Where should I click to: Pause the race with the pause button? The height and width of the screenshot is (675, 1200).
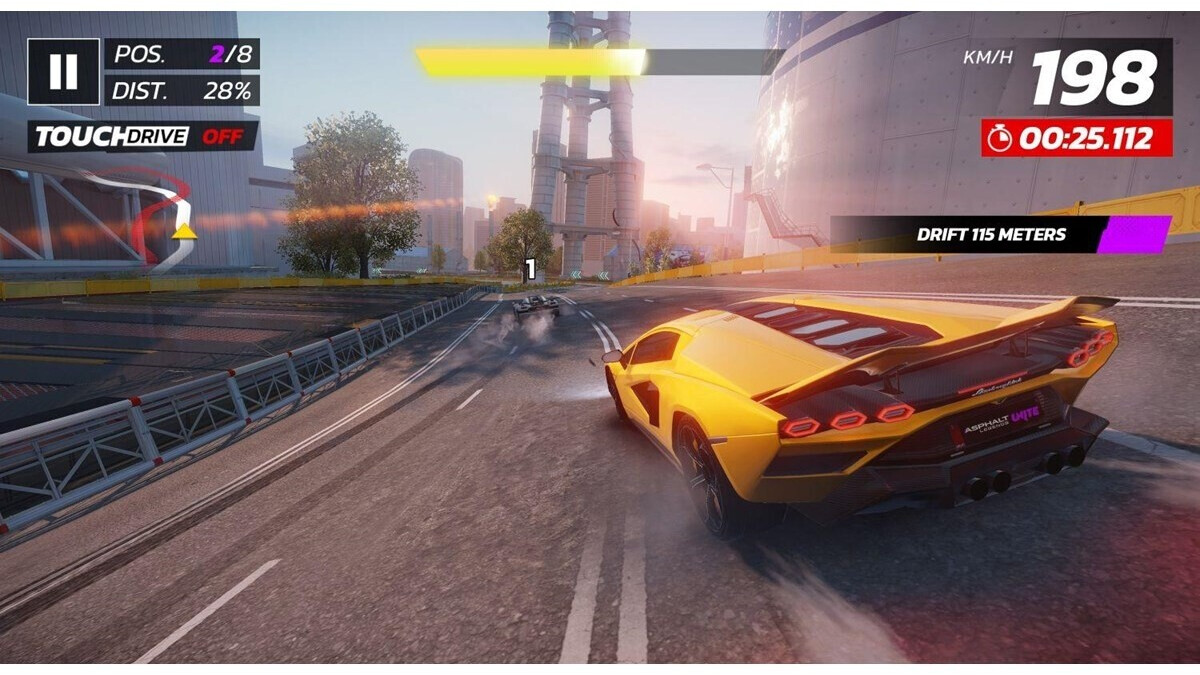point(63,71)
